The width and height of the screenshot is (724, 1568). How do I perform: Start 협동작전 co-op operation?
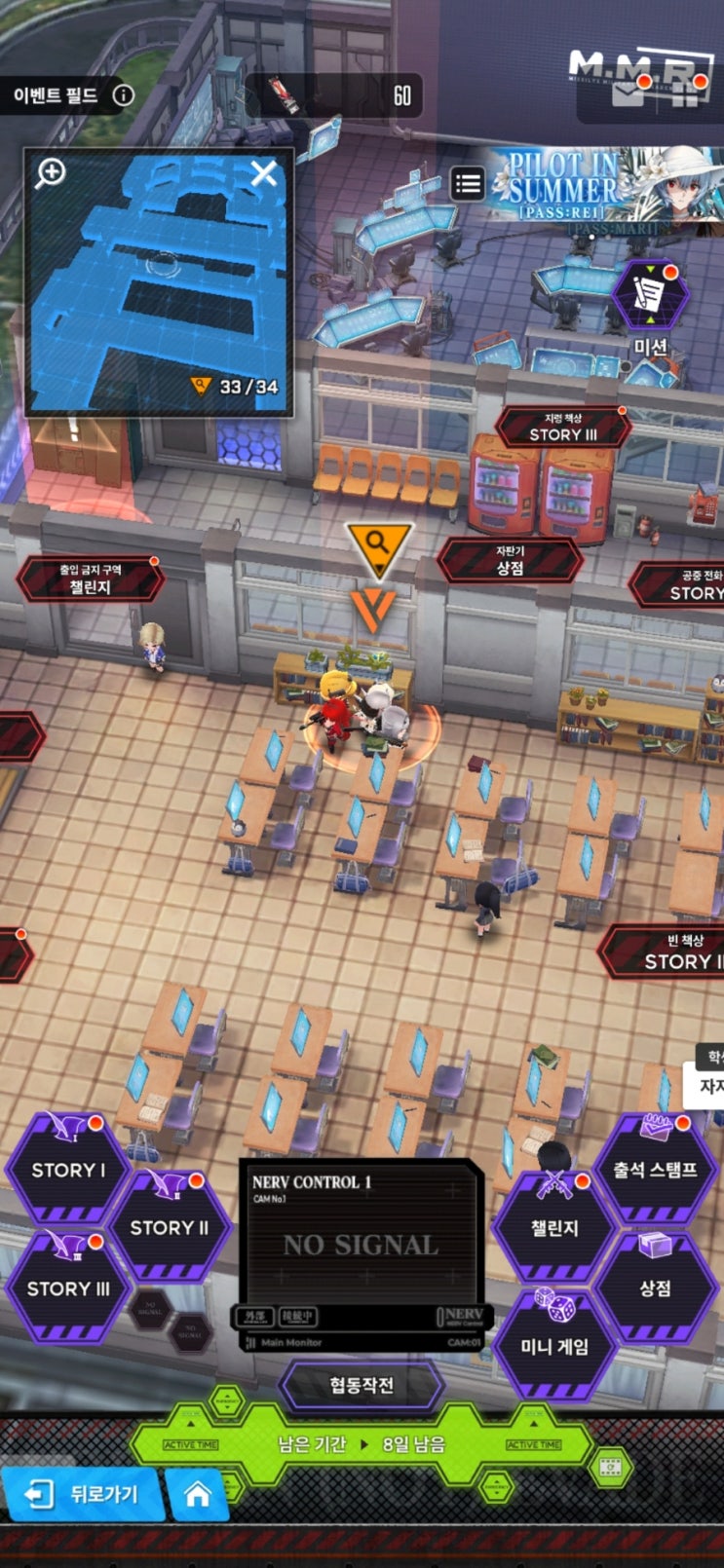pos(362,1385)
